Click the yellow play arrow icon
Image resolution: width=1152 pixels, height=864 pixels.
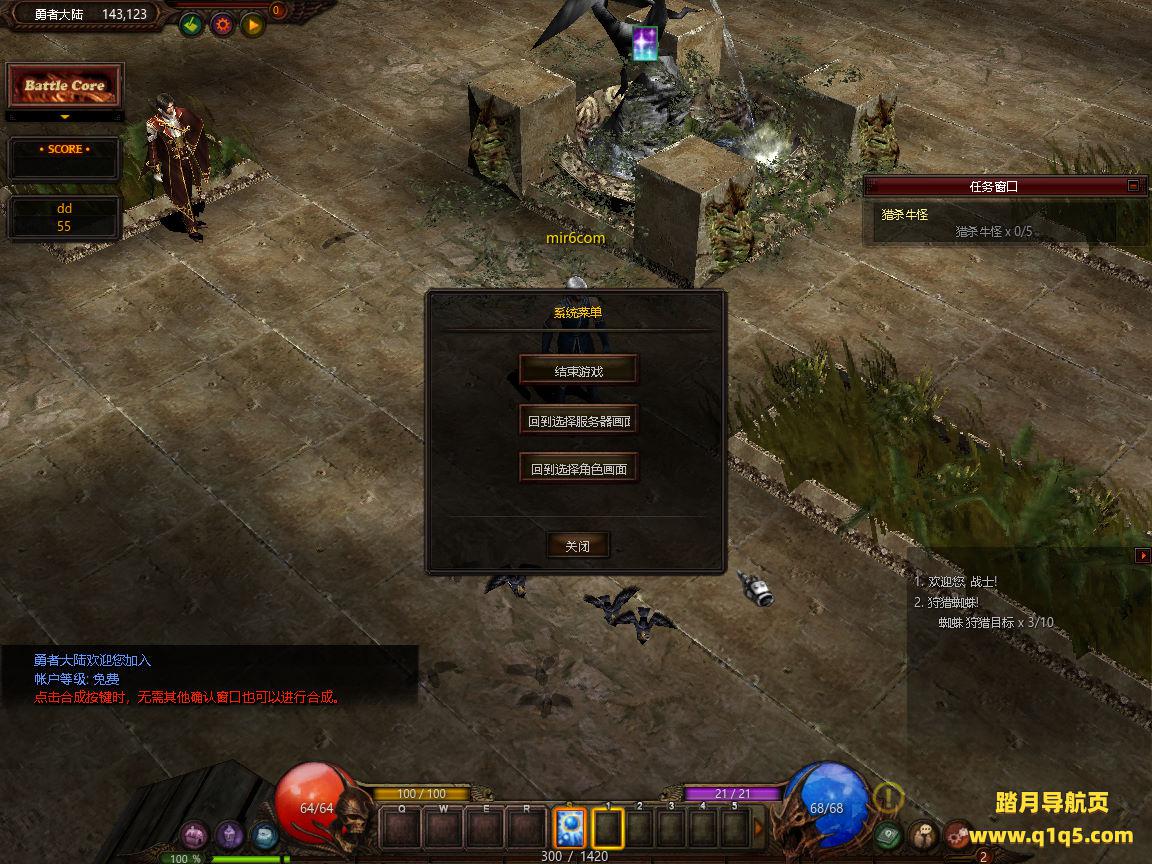pyautogui.click(x=252, y=24)
